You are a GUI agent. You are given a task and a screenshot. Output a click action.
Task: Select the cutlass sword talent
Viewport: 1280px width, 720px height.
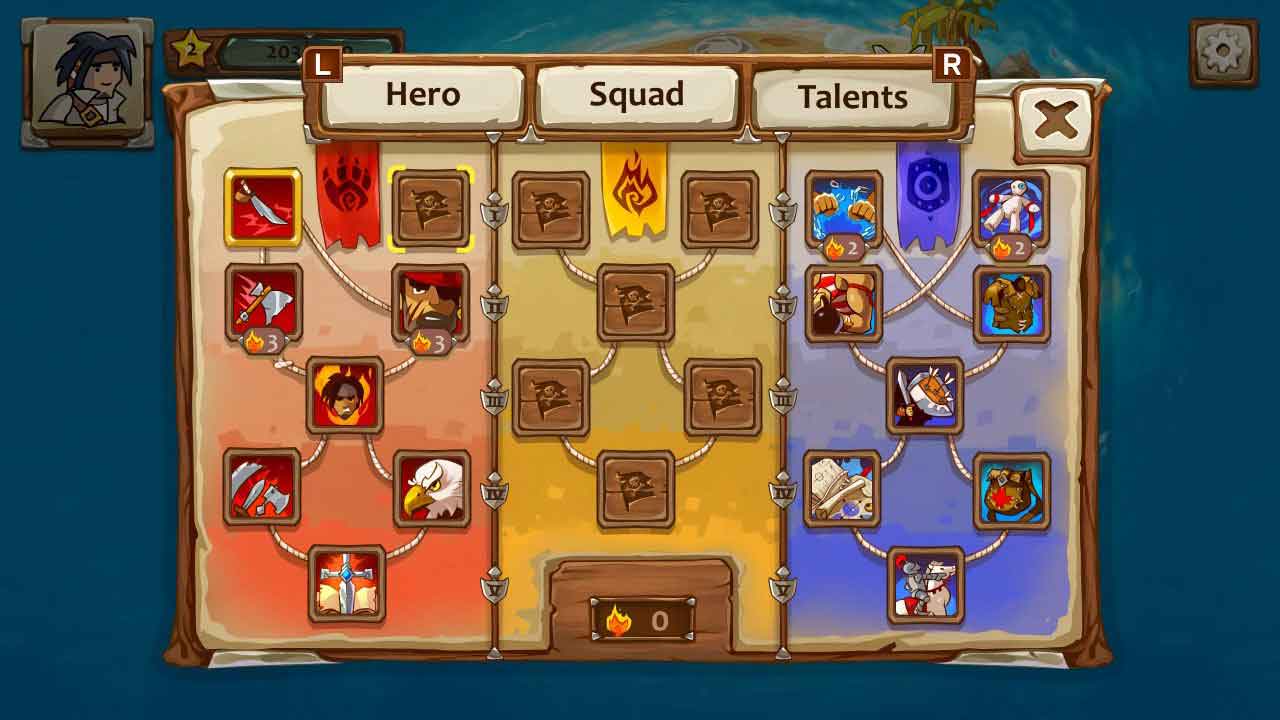click(x=263, y=207)
